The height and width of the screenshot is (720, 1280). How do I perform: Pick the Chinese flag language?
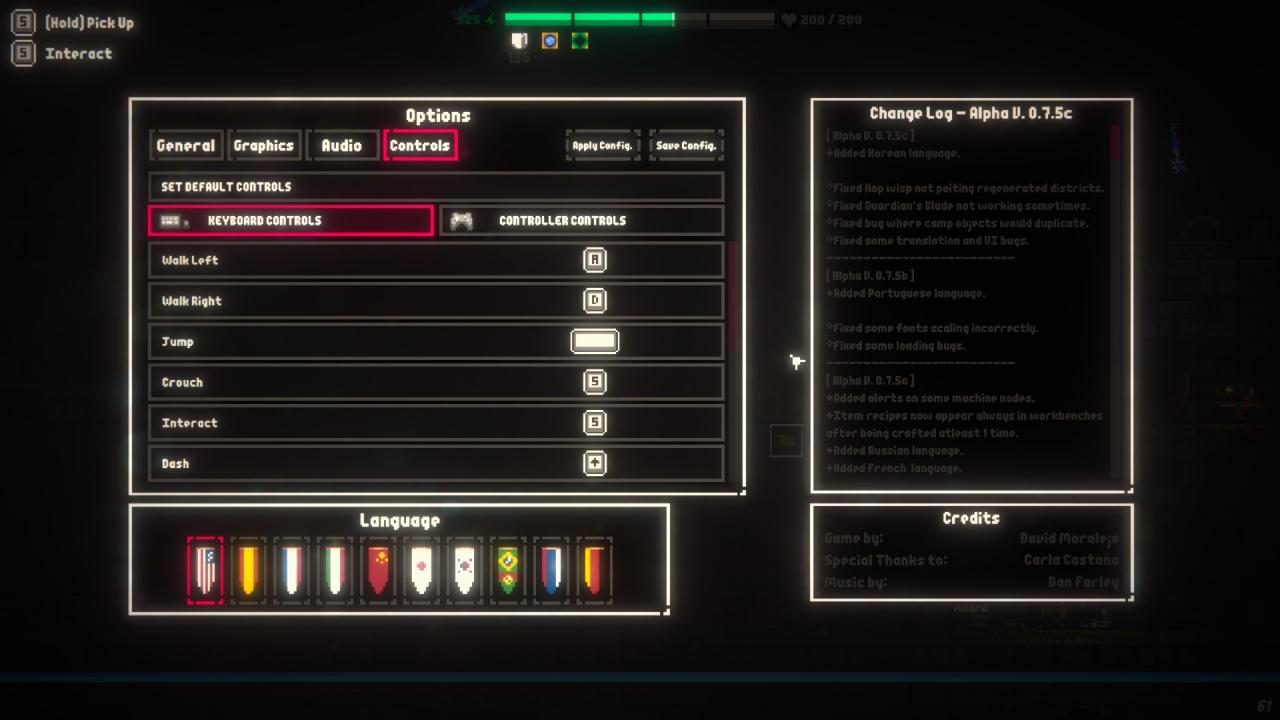click(378, 570)
